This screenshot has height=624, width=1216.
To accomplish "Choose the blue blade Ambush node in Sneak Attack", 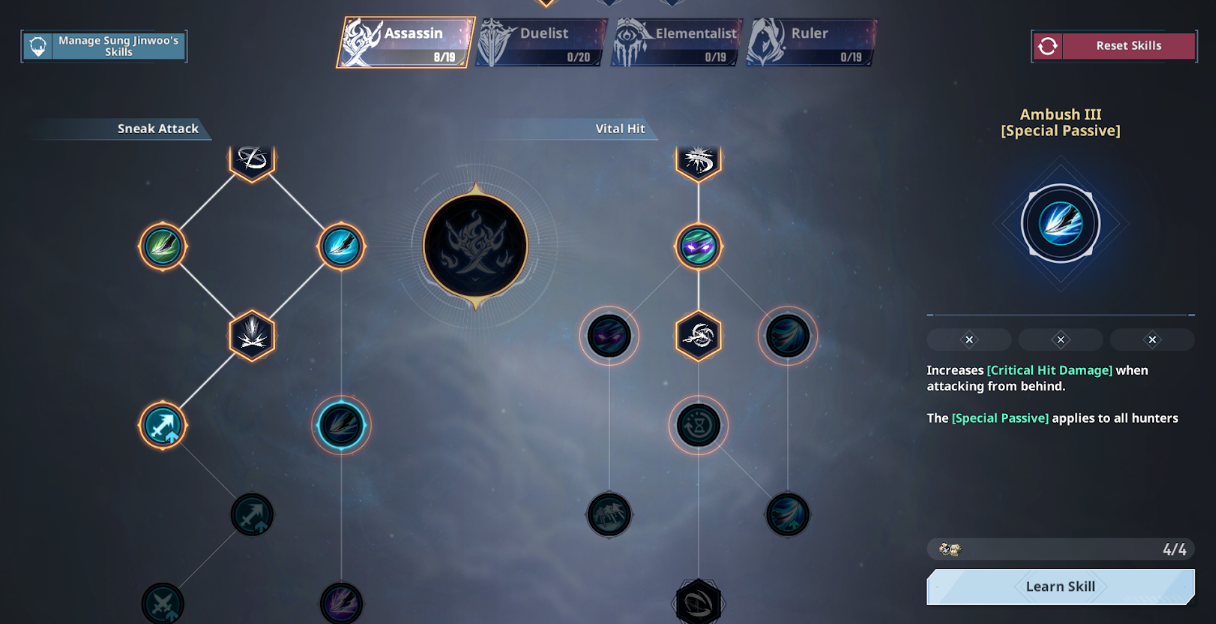I will pos(341,246).
